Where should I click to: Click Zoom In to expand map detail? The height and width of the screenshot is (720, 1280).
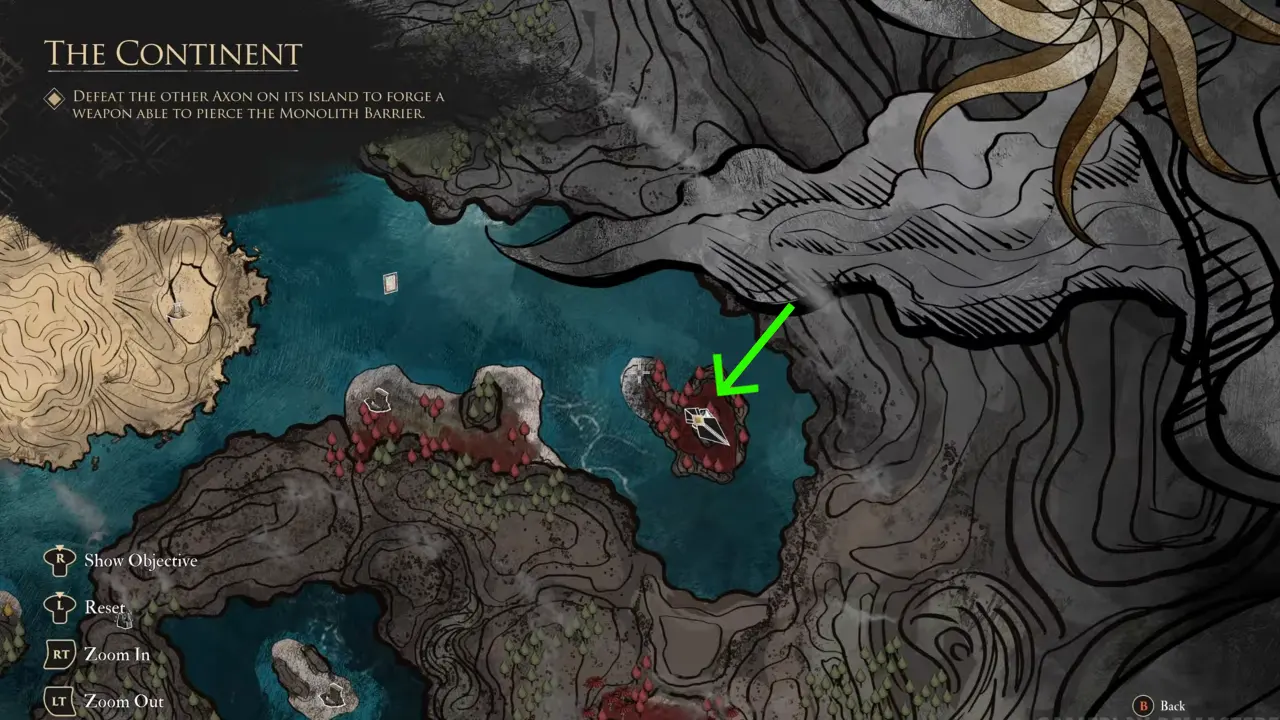(118, 654)
